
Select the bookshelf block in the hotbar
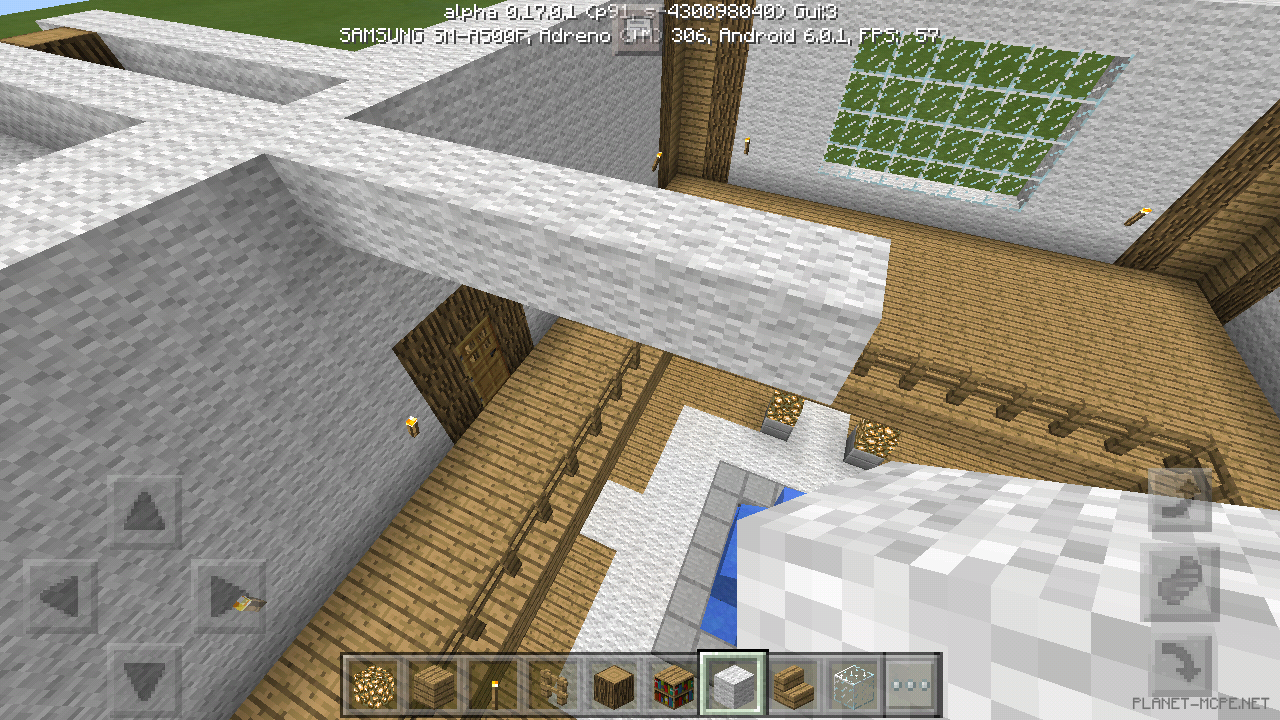click(675, 685)
